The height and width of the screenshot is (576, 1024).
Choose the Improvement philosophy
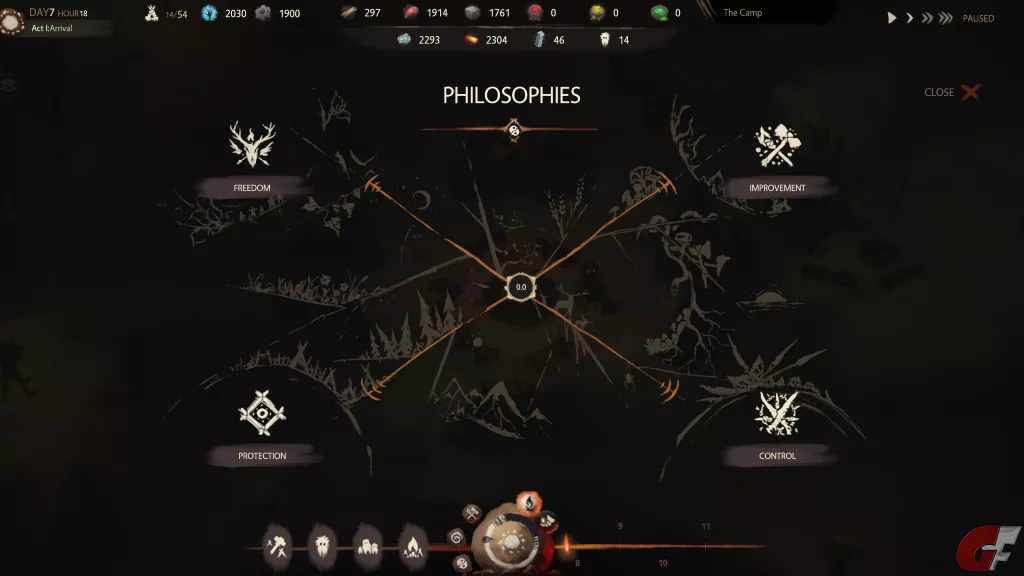pyautogui.click(x=777, y=146)
